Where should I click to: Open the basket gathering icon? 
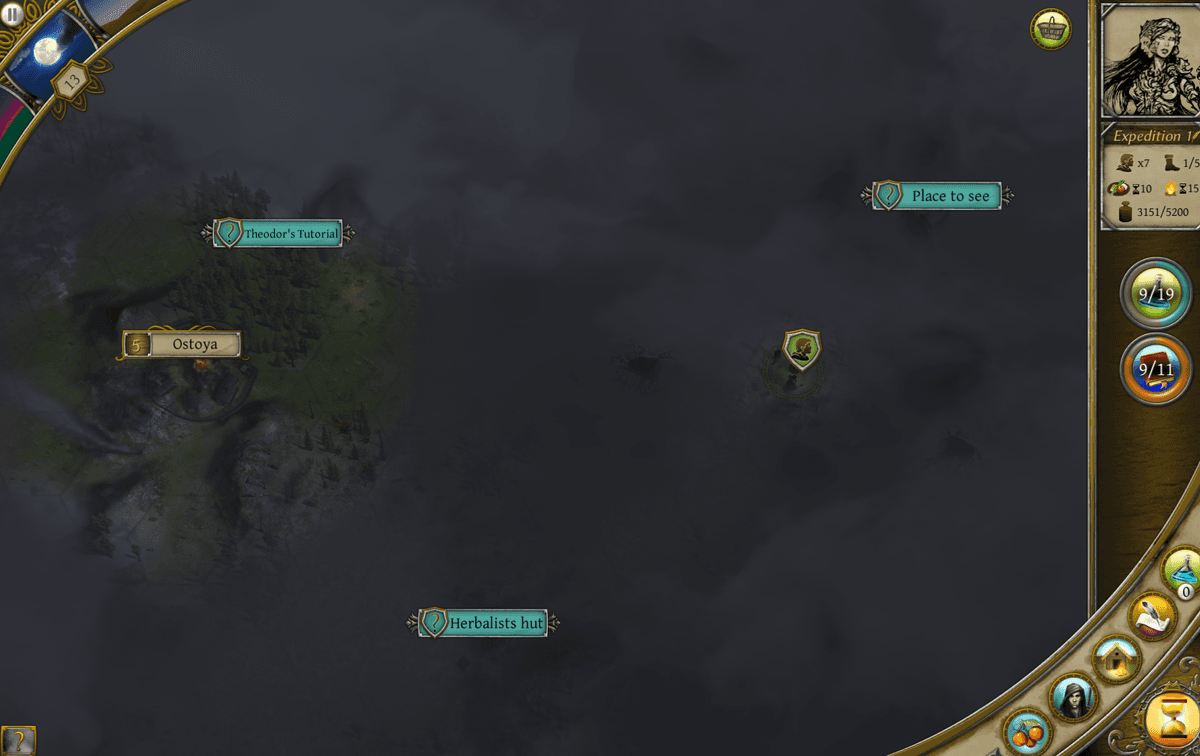tap(1050, 29)
